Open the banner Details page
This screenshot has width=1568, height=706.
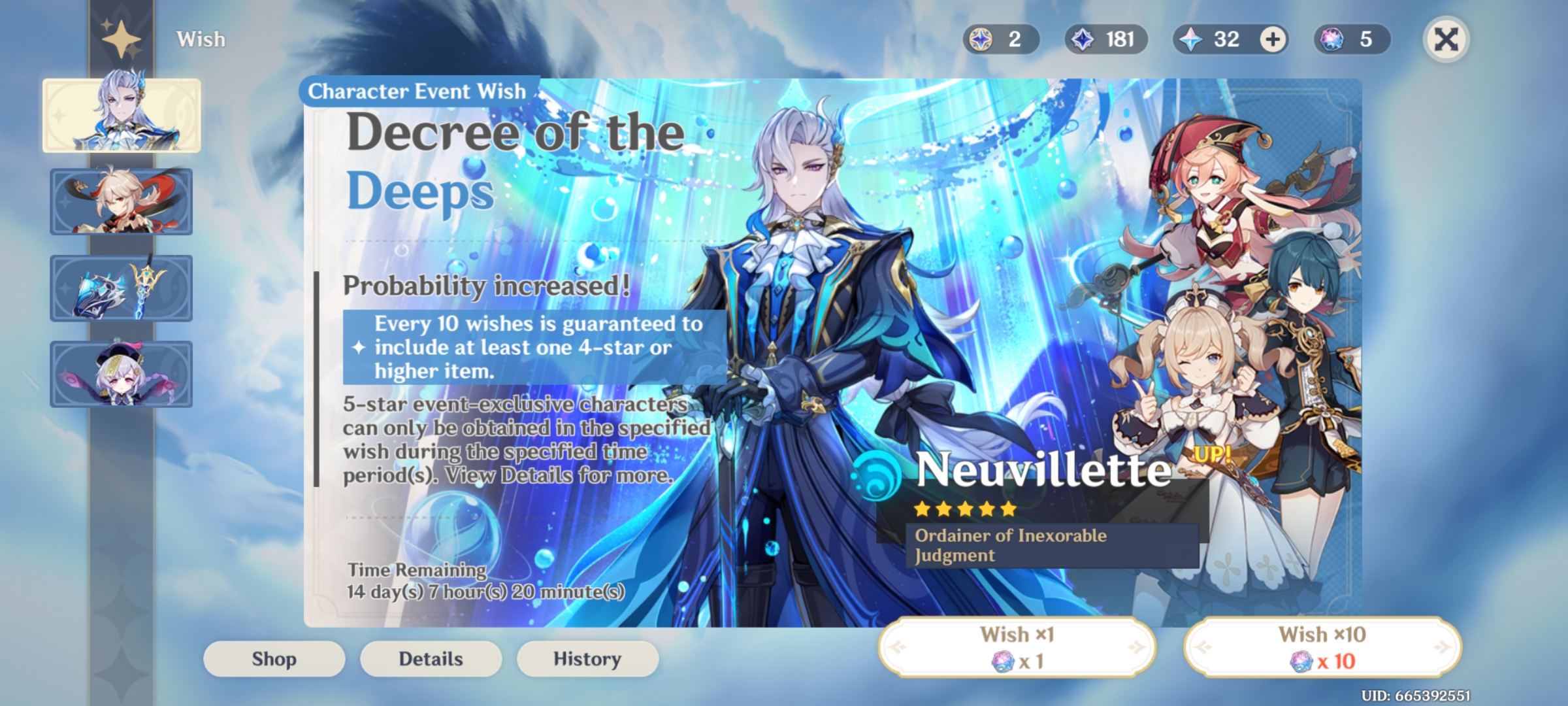tap(431, 658)
